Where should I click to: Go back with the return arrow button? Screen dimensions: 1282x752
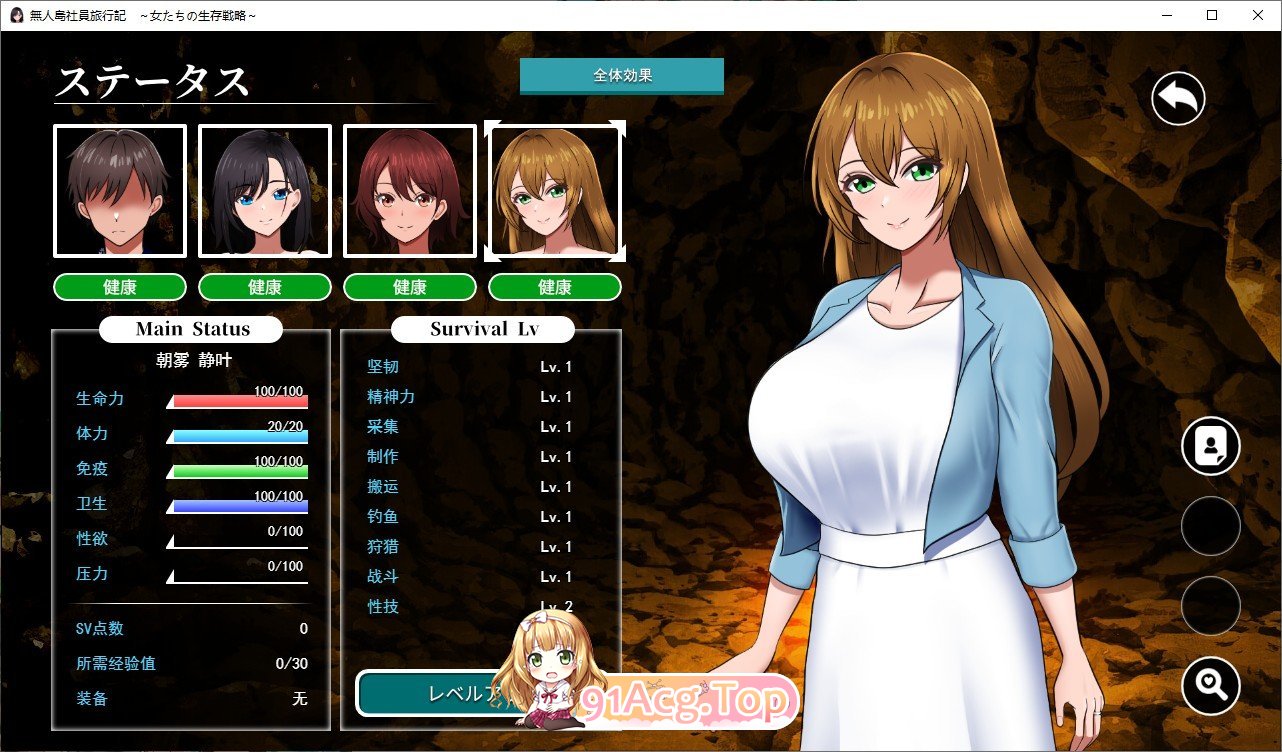1178,98
